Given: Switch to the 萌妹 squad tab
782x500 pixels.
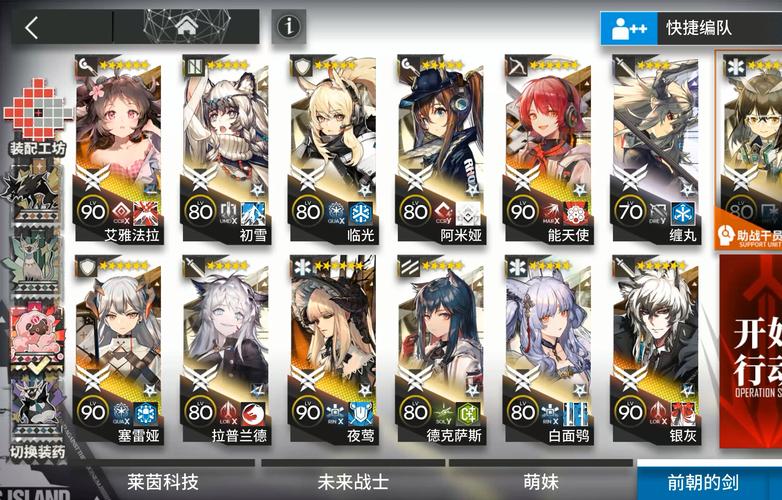Looking at the screenshot, I should [541, 482].
